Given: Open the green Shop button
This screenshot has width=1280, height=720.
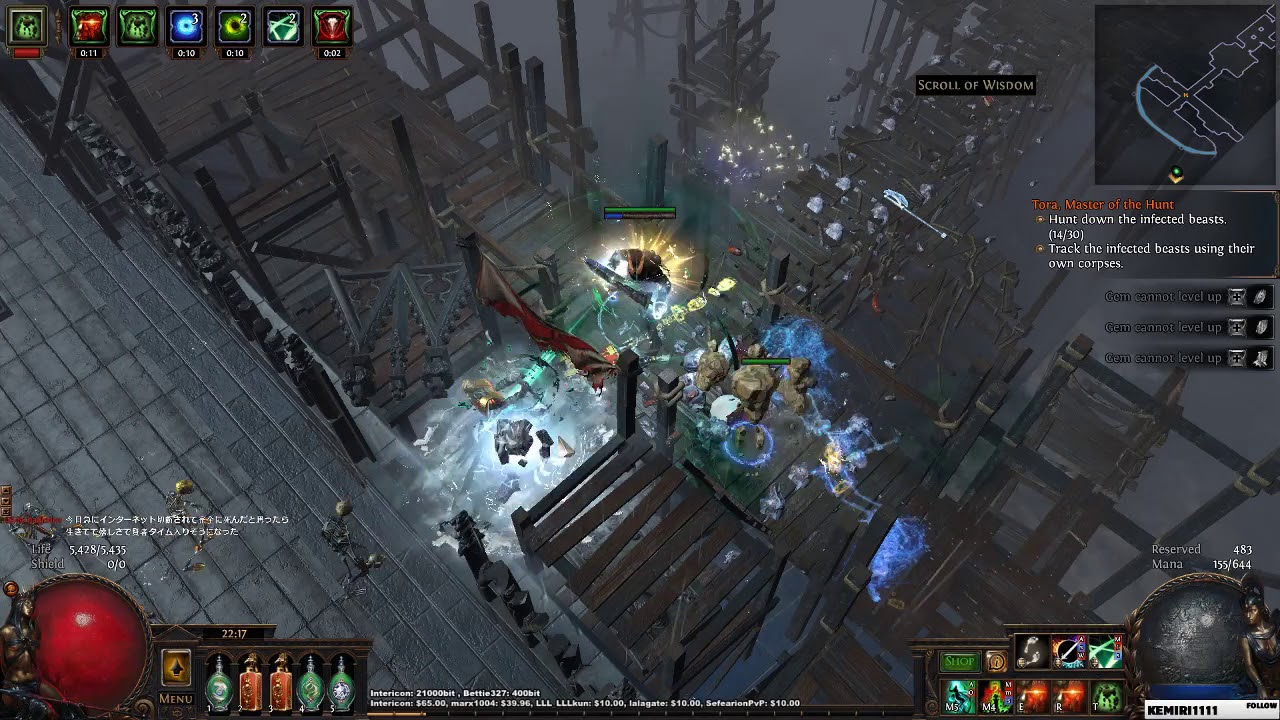Looking at the screenshot, I should tap(959, 661).
